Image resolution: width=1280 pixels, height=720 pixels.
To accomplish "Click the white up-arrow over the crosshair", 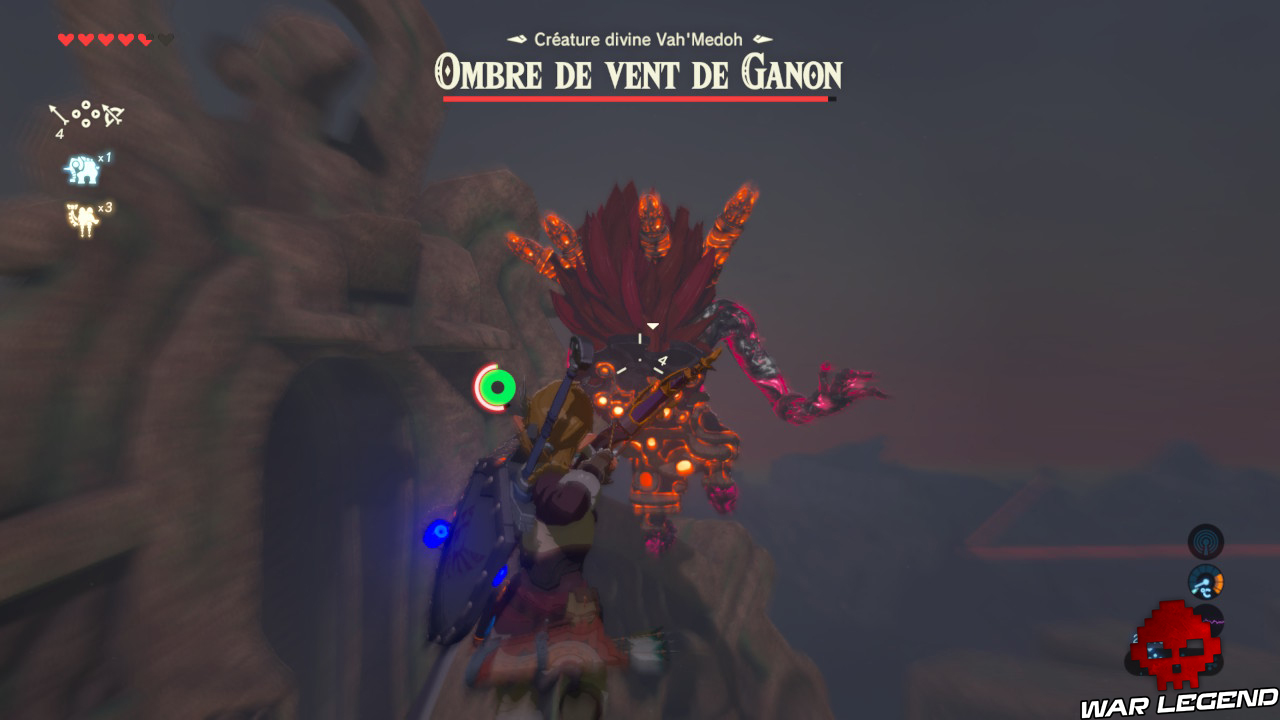I will point(655,325).
